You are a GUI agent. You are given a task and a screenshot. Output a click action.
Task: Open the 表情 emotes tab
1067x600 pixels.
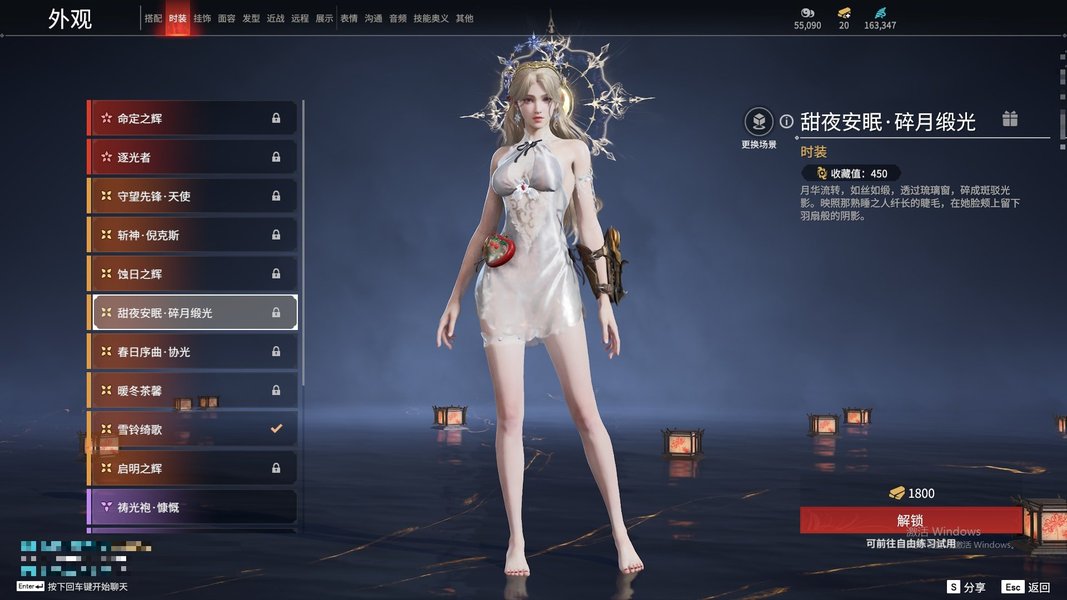coord(349,18)
